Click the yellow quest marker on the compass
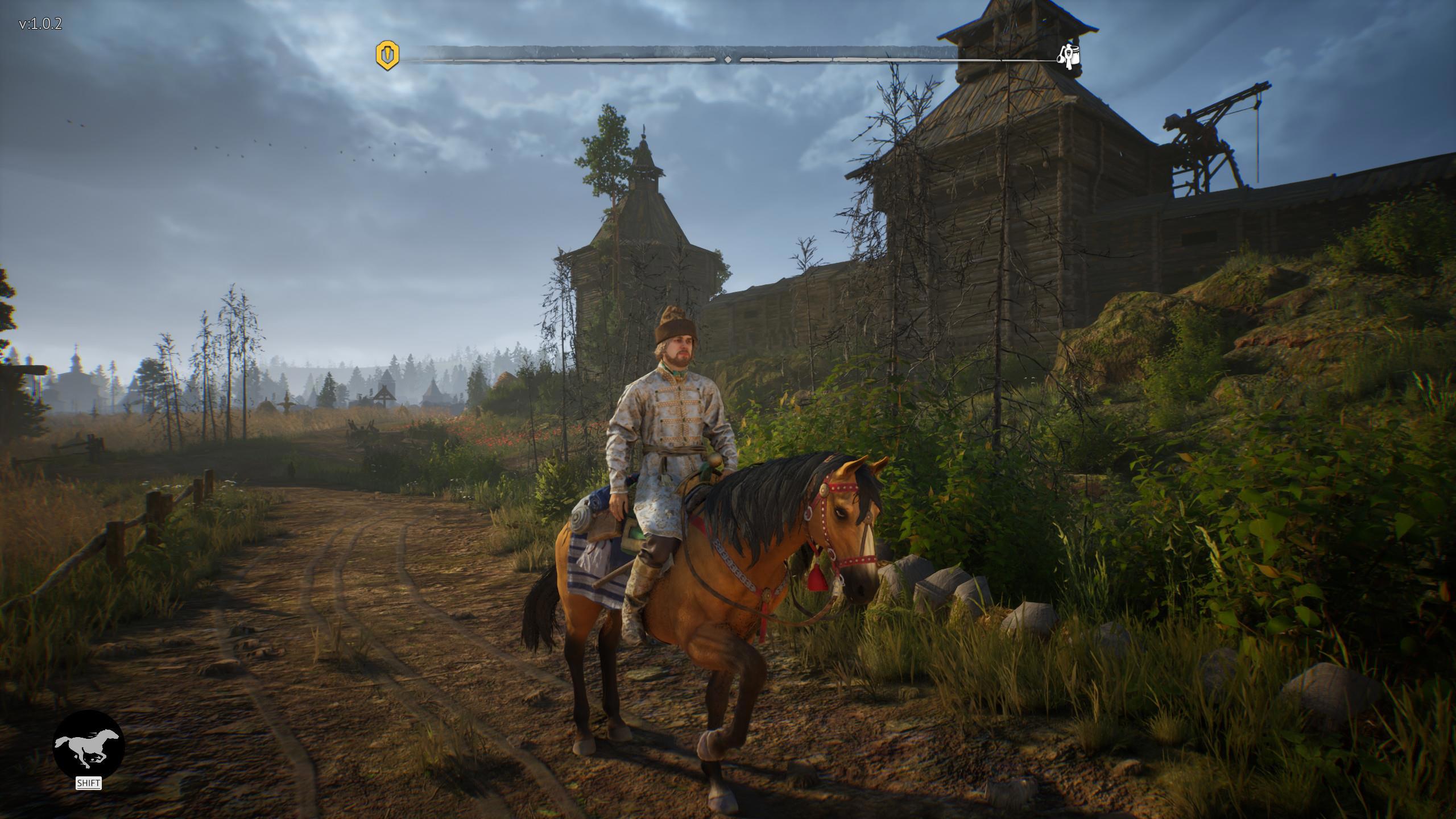The image size is (1456, 819). pos(387,55)
